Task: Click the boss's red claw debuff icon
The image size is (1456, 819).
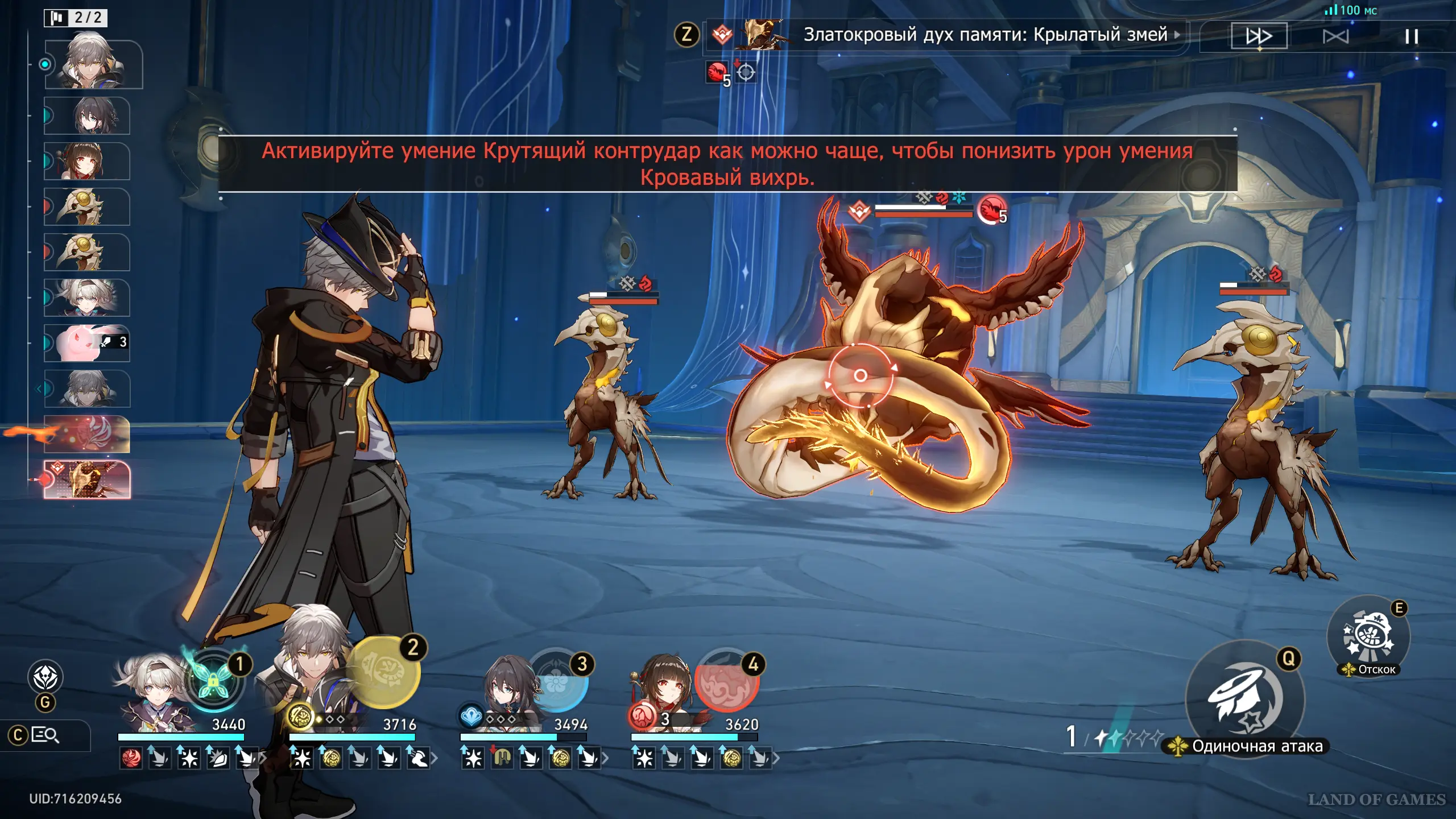Action: coord(991,209)
